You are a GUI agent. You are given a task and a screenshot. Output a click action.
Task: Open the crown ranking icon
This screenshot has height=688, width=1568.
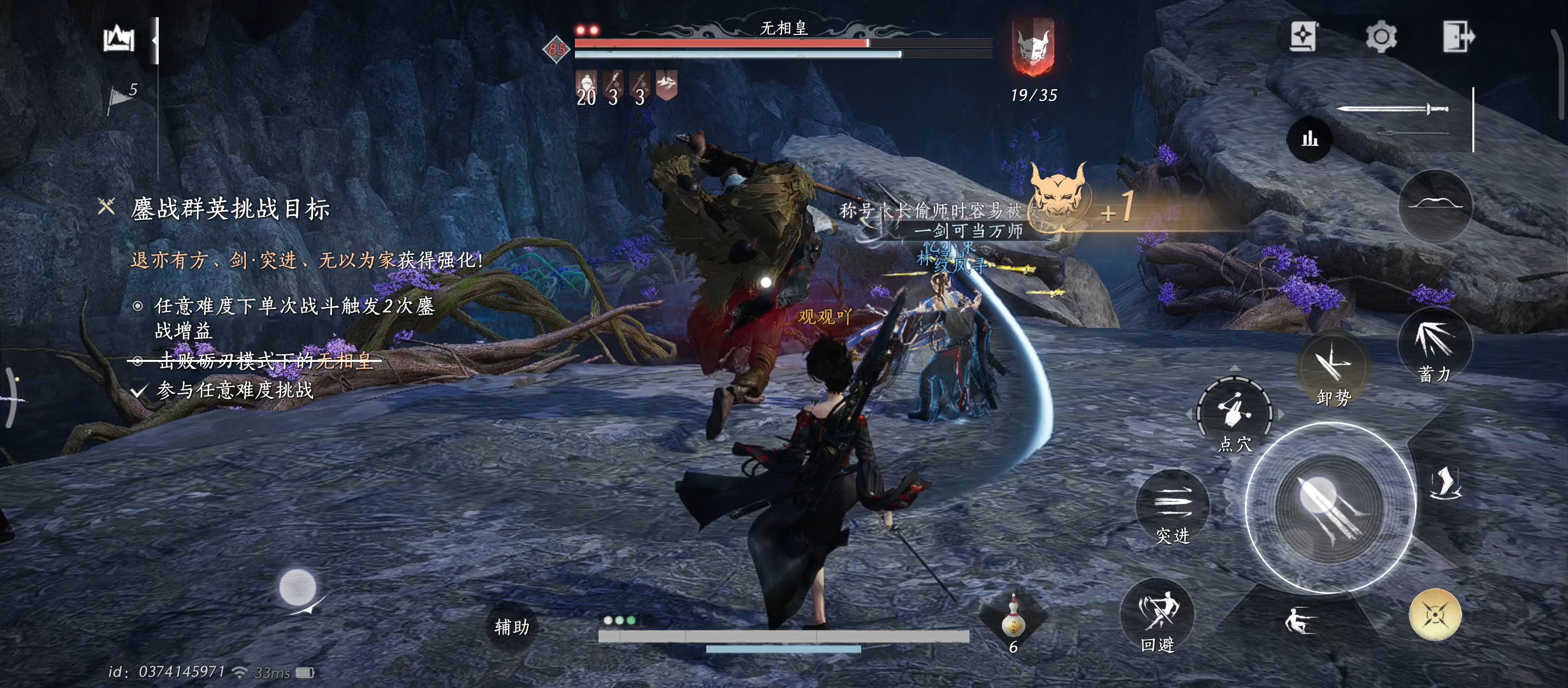[x=119, y=39]
